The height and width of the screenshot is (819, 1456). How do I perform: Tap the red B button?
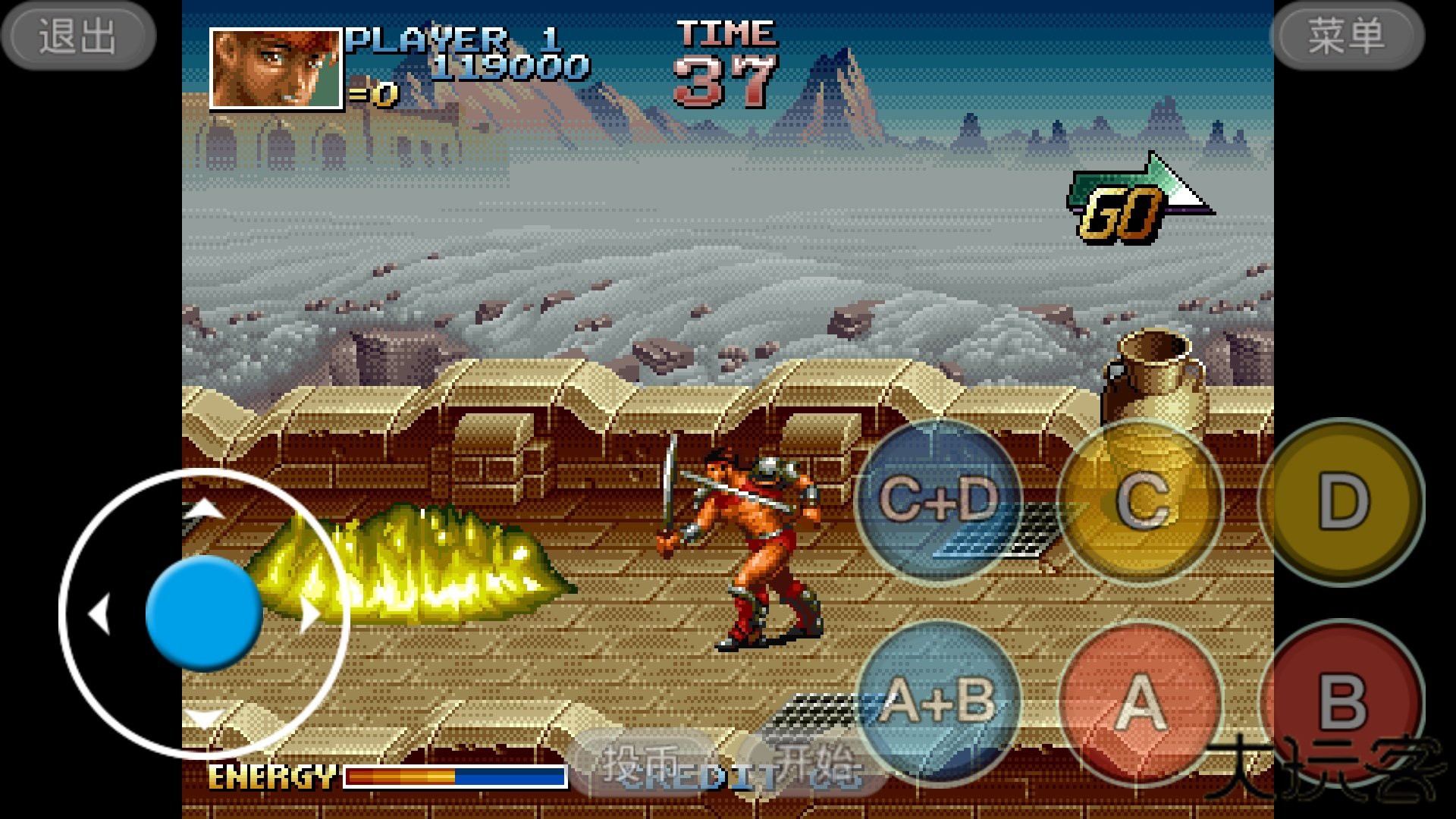1342,701
